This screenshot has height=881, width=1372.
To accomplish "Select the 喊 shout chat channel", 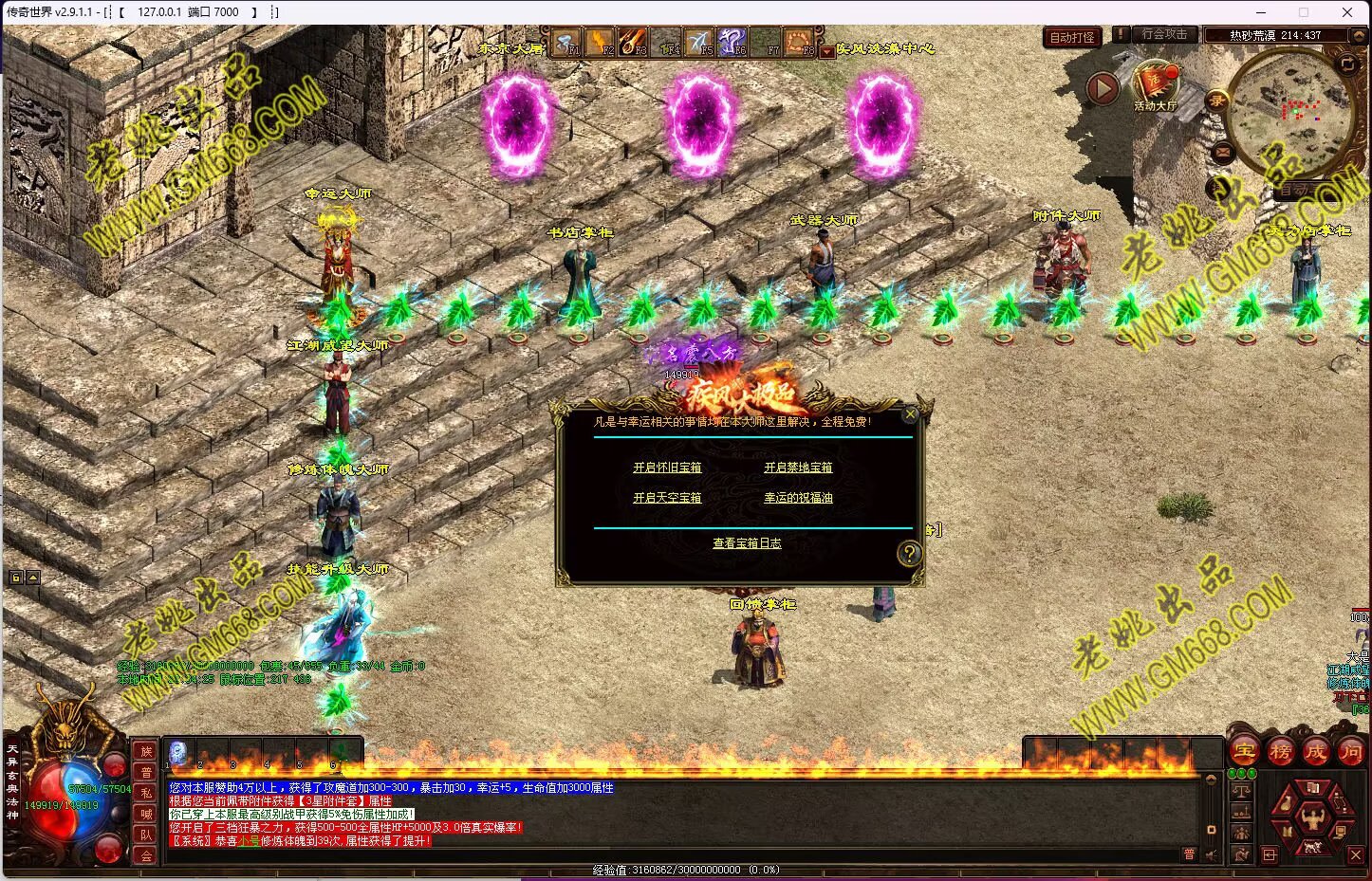I will (x=146, y=814).
